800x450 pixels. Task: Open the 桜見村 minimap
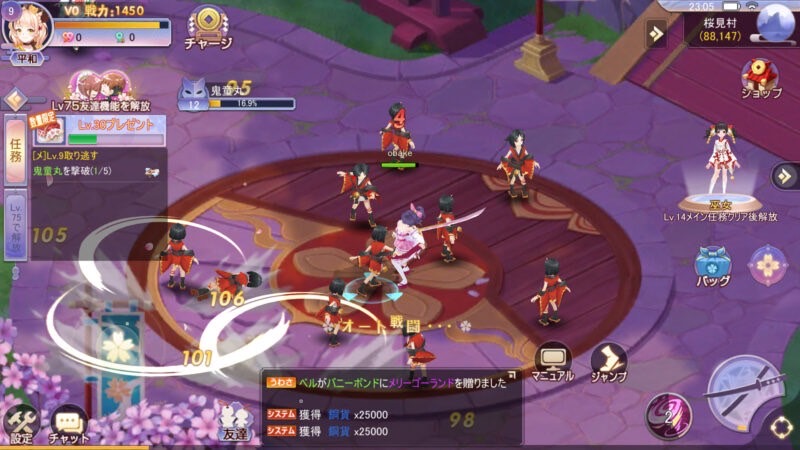[x=775, y=22]
